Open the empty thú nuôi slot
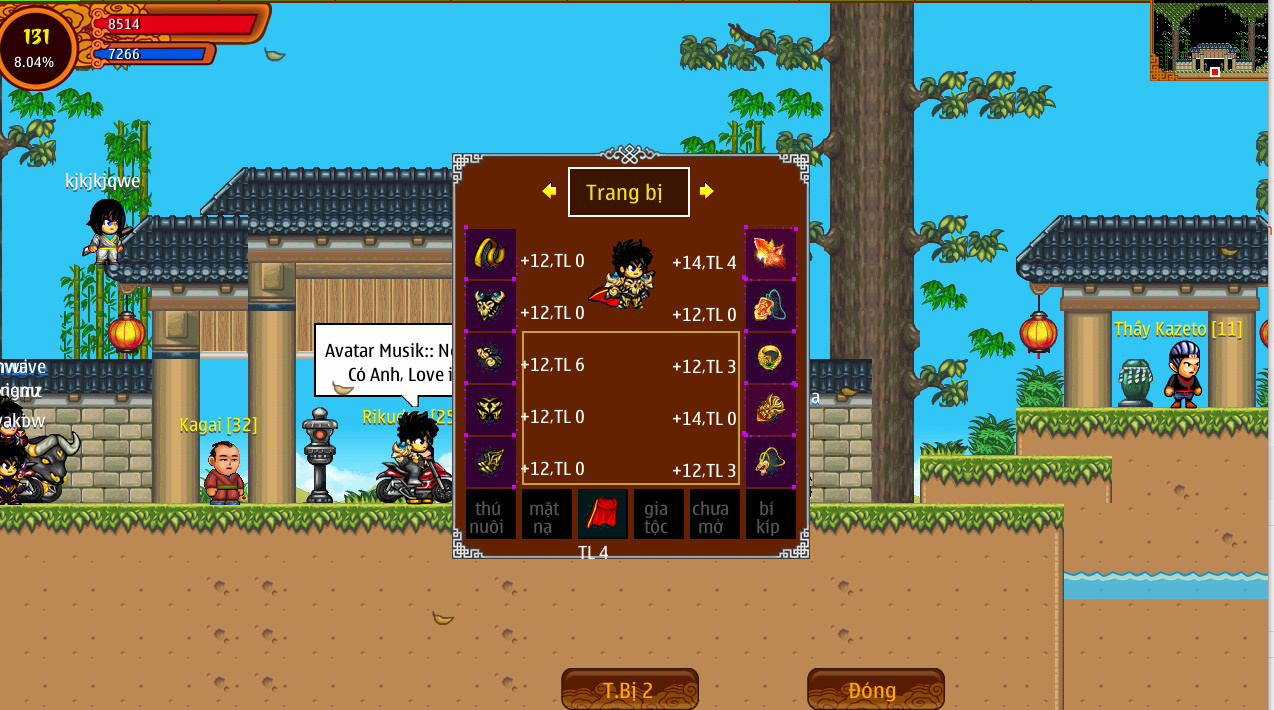 pyautogui.click(x=490, y=514)
